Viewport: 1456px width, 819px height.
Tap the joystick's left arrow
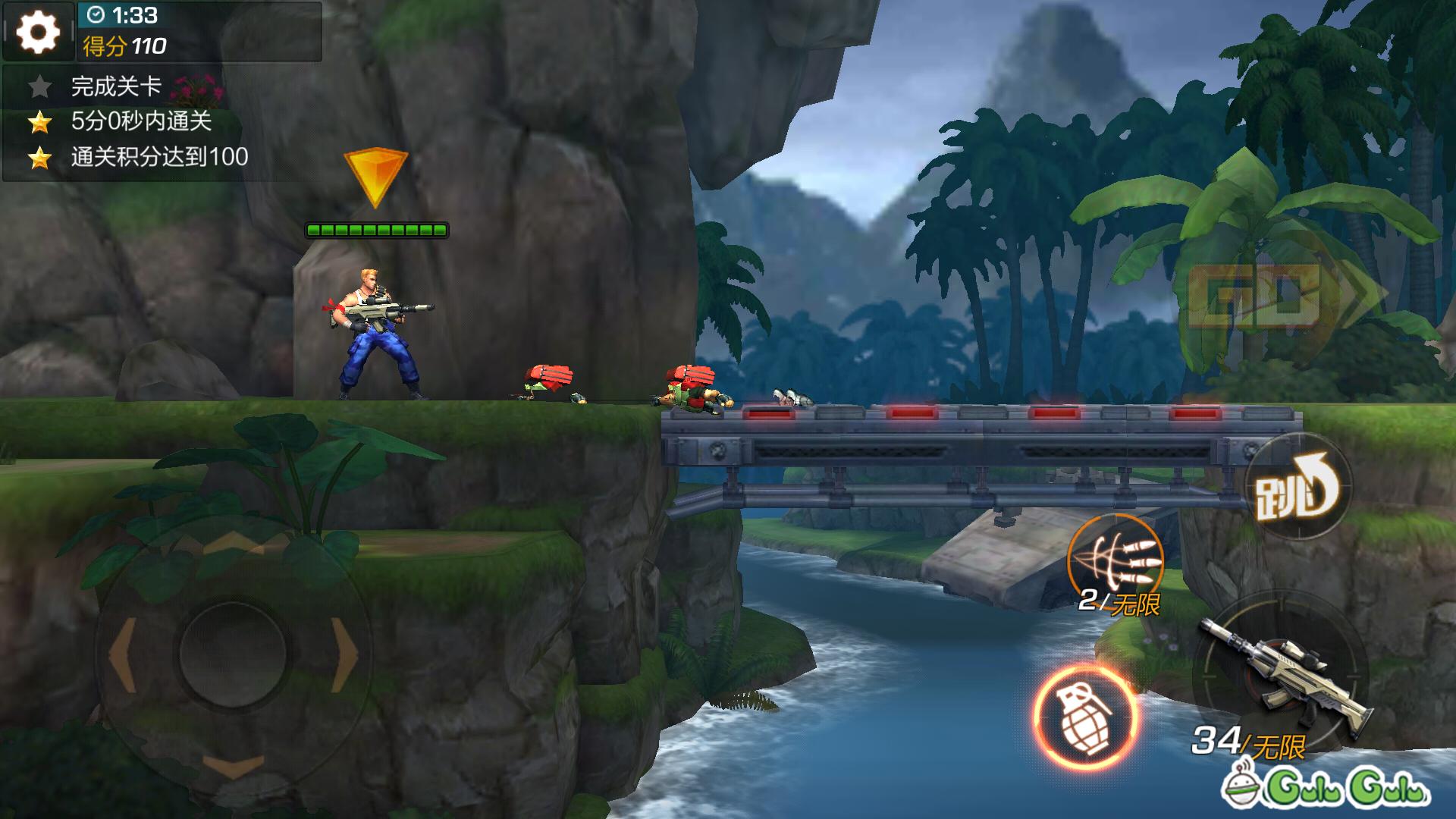pos(121,654)
